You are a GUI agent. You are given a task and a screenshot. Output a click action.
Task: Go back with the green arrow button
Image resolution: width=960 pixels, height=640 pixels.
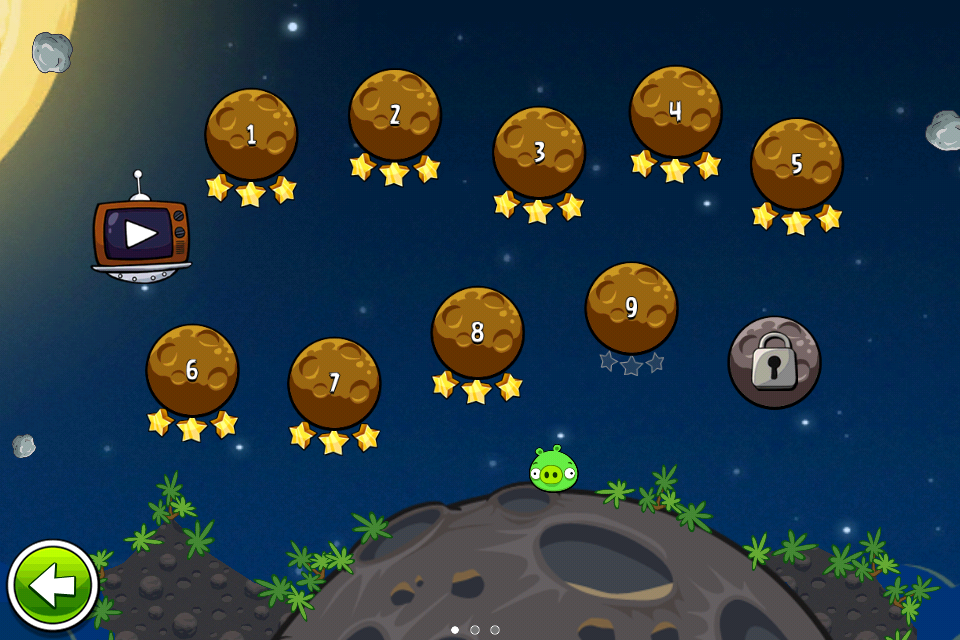coord(52,586)
